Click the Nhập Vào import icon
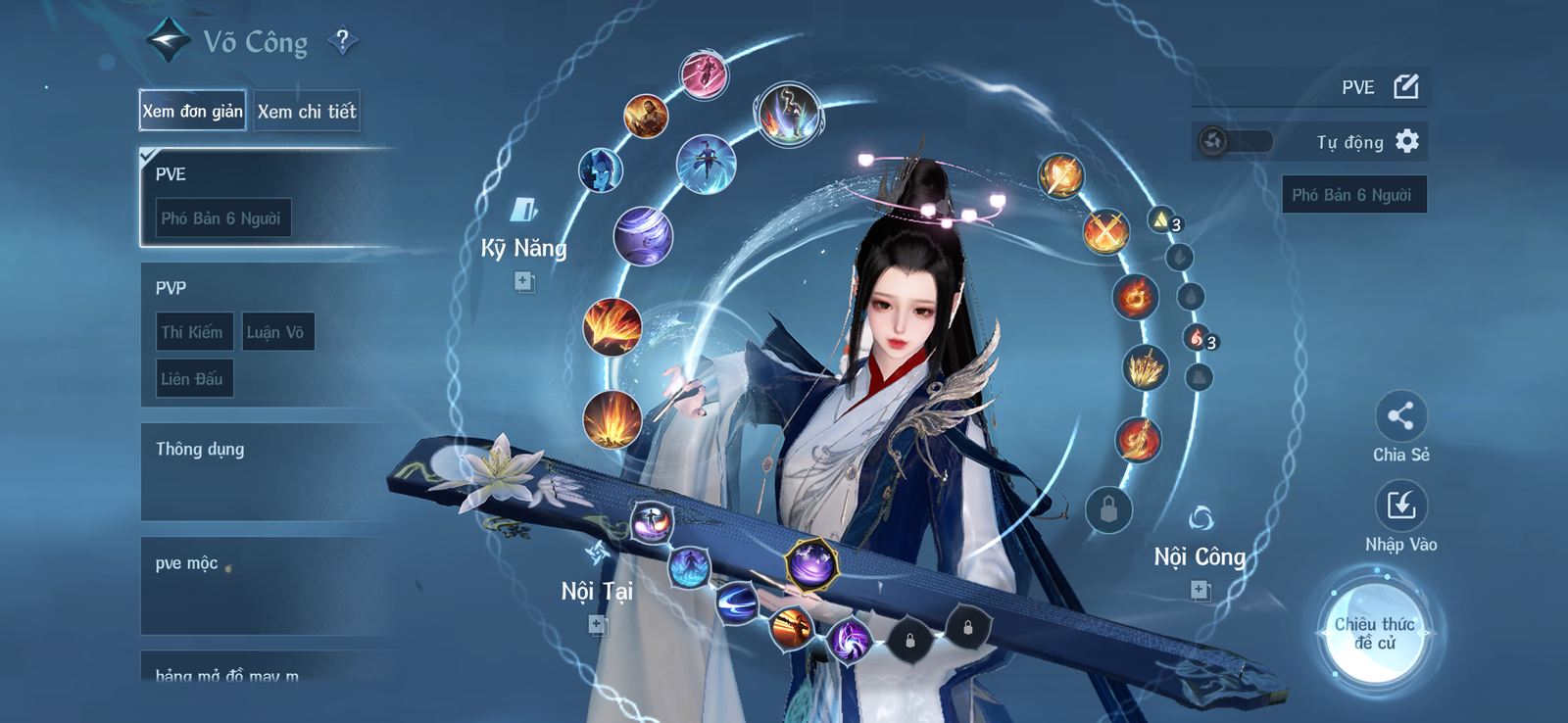The image size is (1568, 723). point(1401,505)
